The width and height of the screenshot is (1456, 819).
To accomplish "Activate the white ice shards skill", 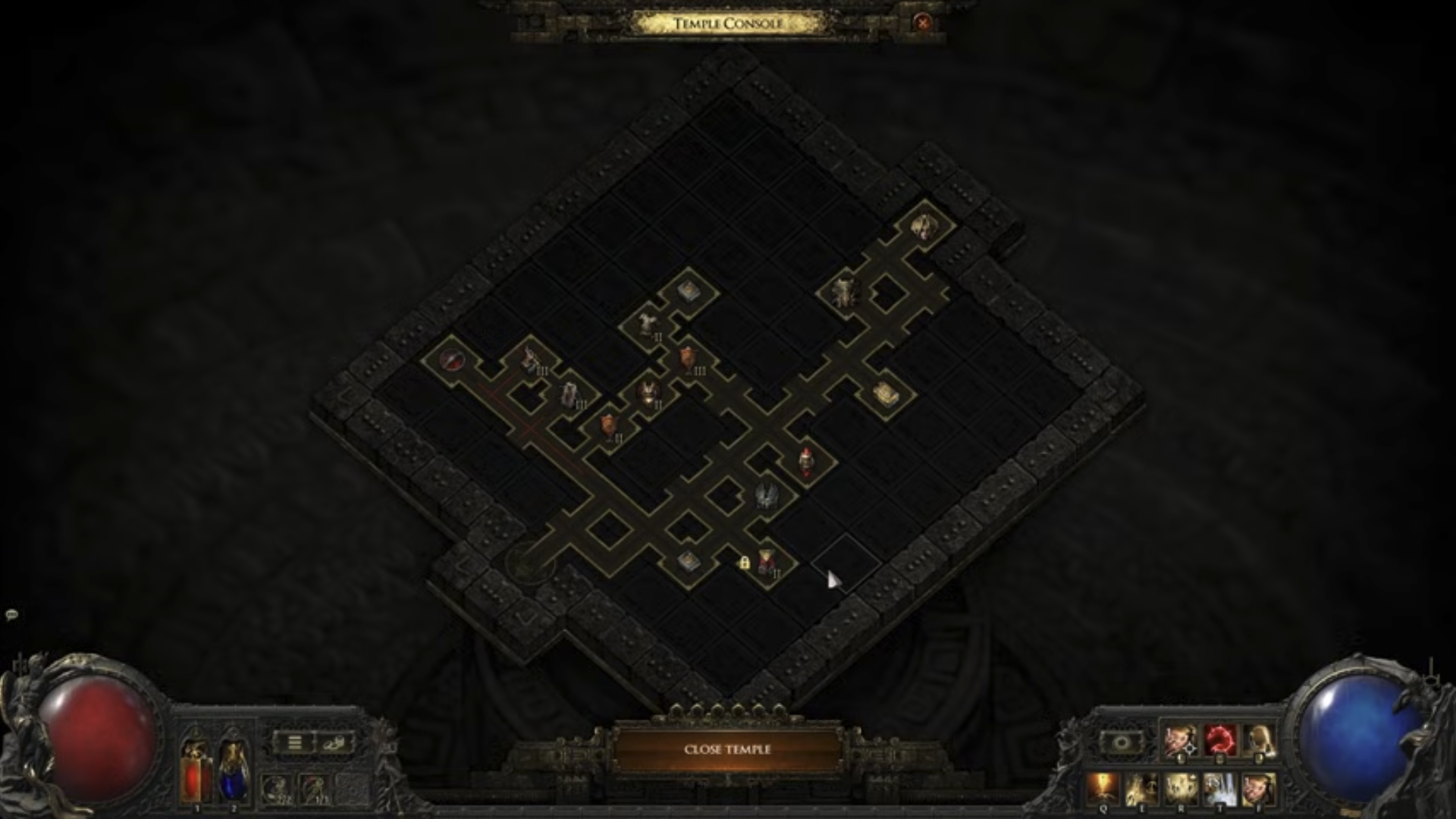I will pyautogui.click(x=1219, y=789).
